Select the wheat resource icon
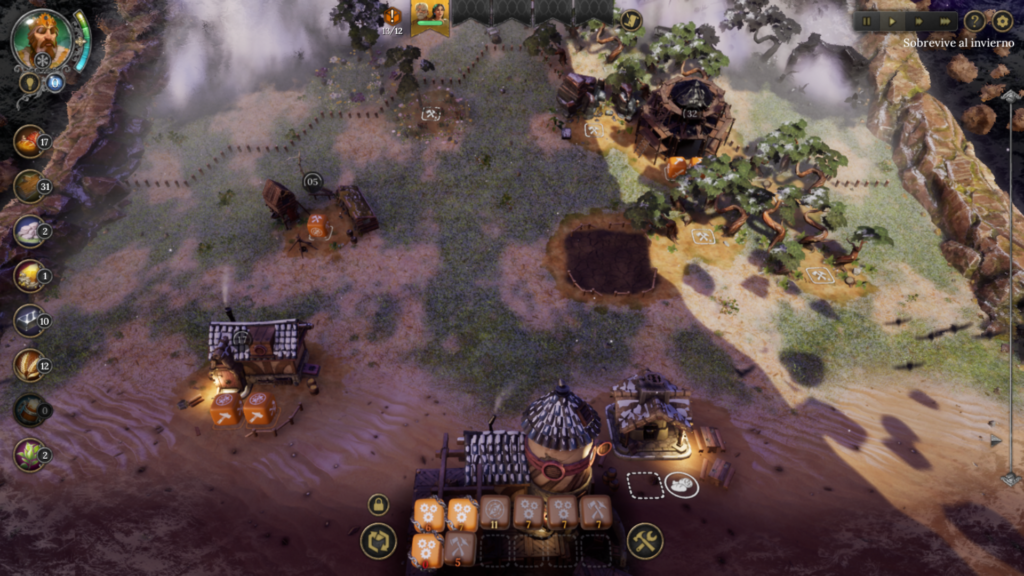 [29, 365]
